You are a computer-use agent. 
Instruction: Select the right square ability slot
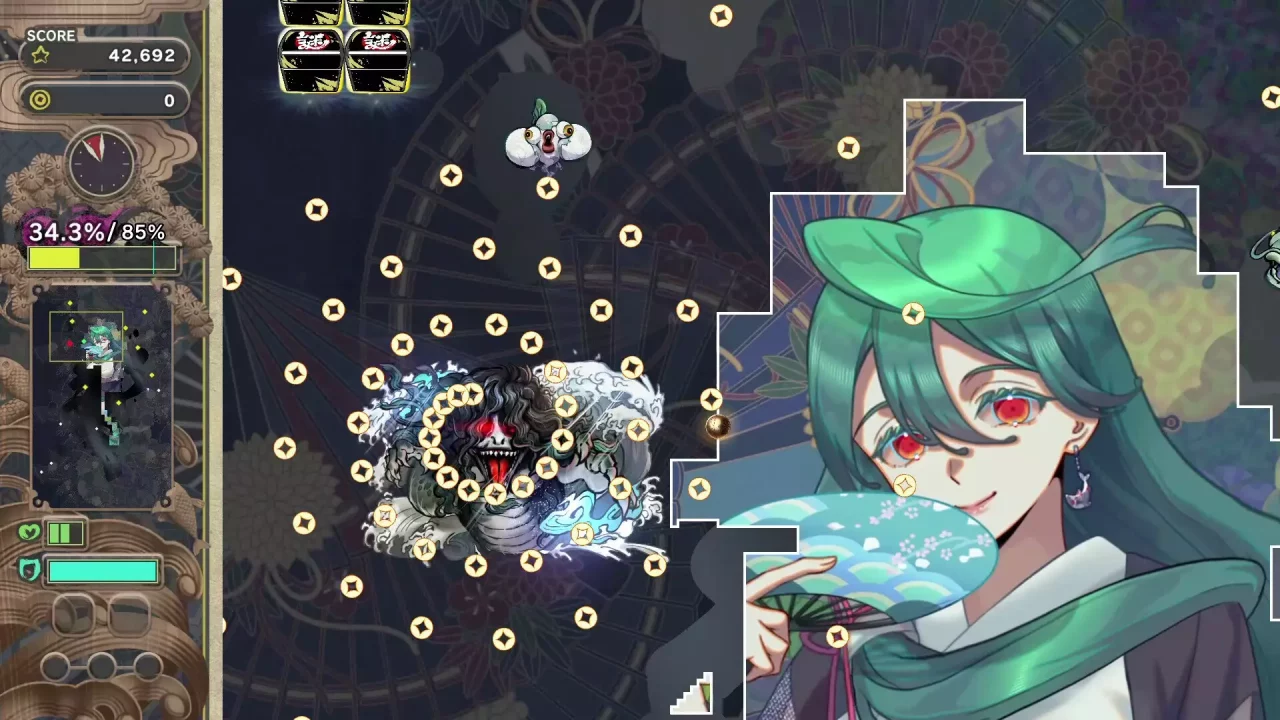[x=129, y=614]
